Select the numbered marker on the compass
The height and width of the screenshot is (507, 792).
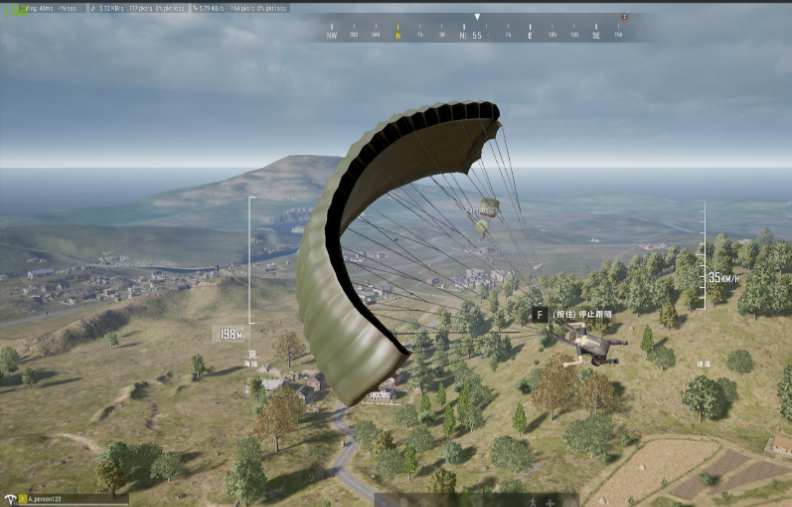click(x=625, y=17)
